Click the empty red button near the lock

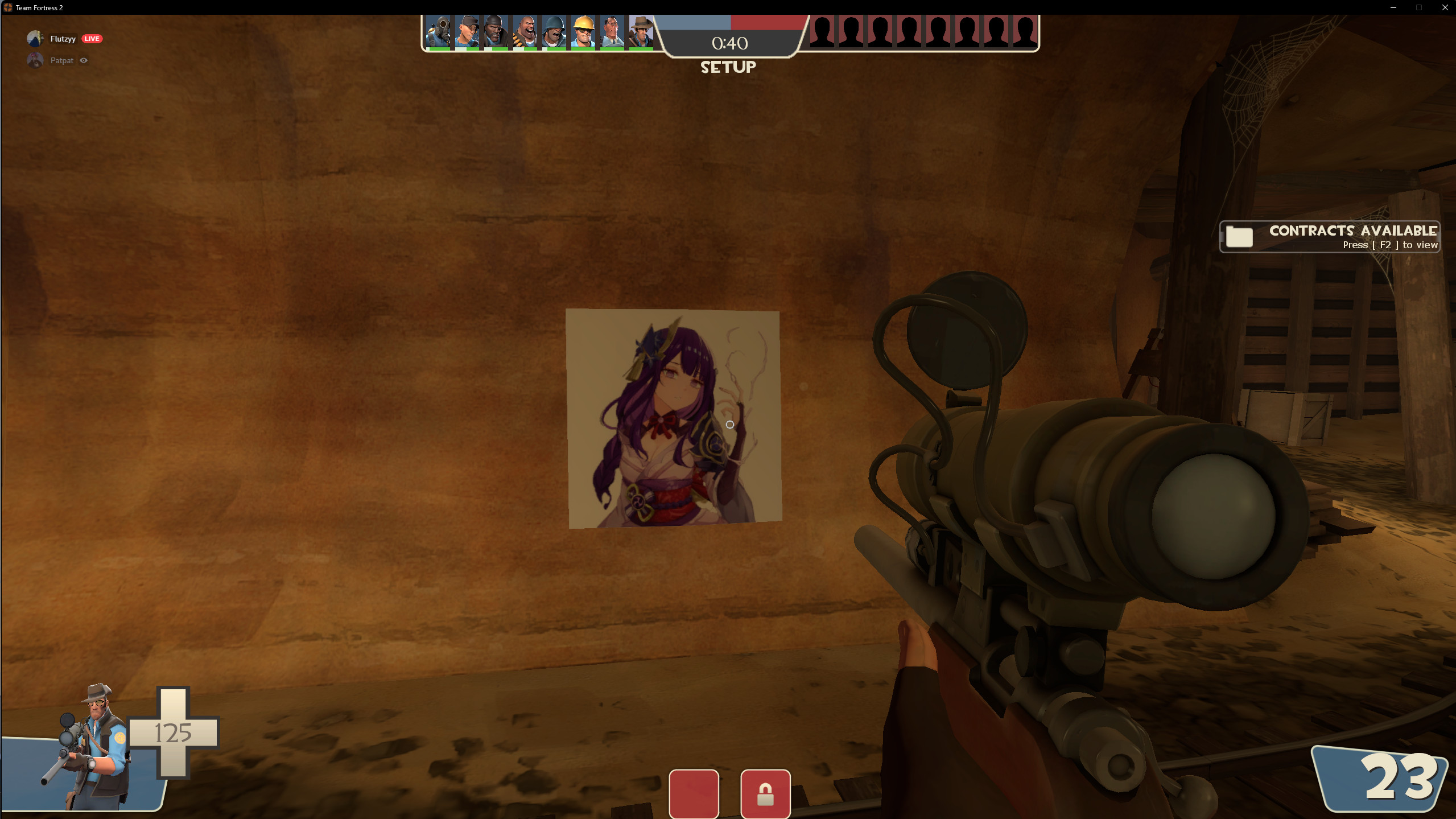(695, 793)
